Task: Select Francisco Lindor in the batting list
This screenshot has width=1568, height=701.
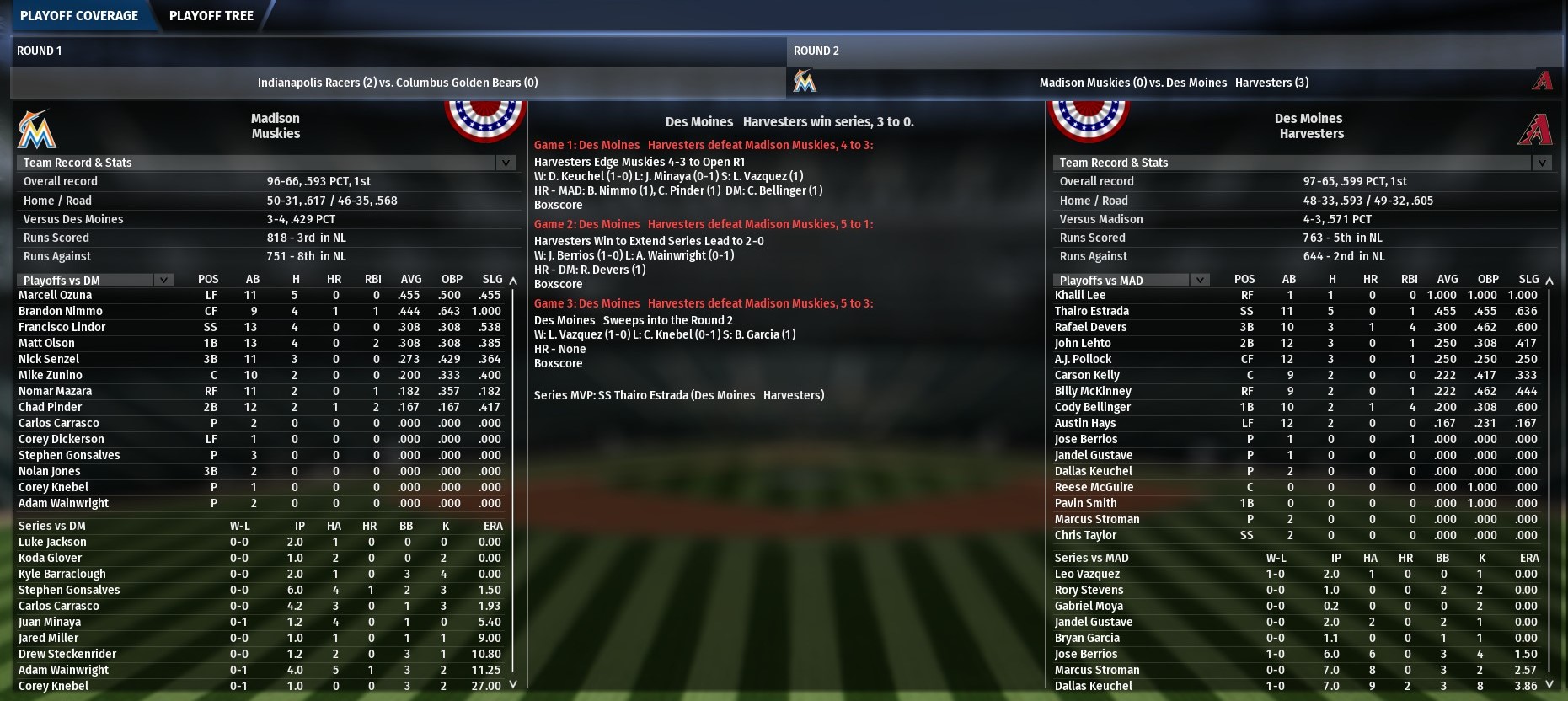Action: coord(62,327)
